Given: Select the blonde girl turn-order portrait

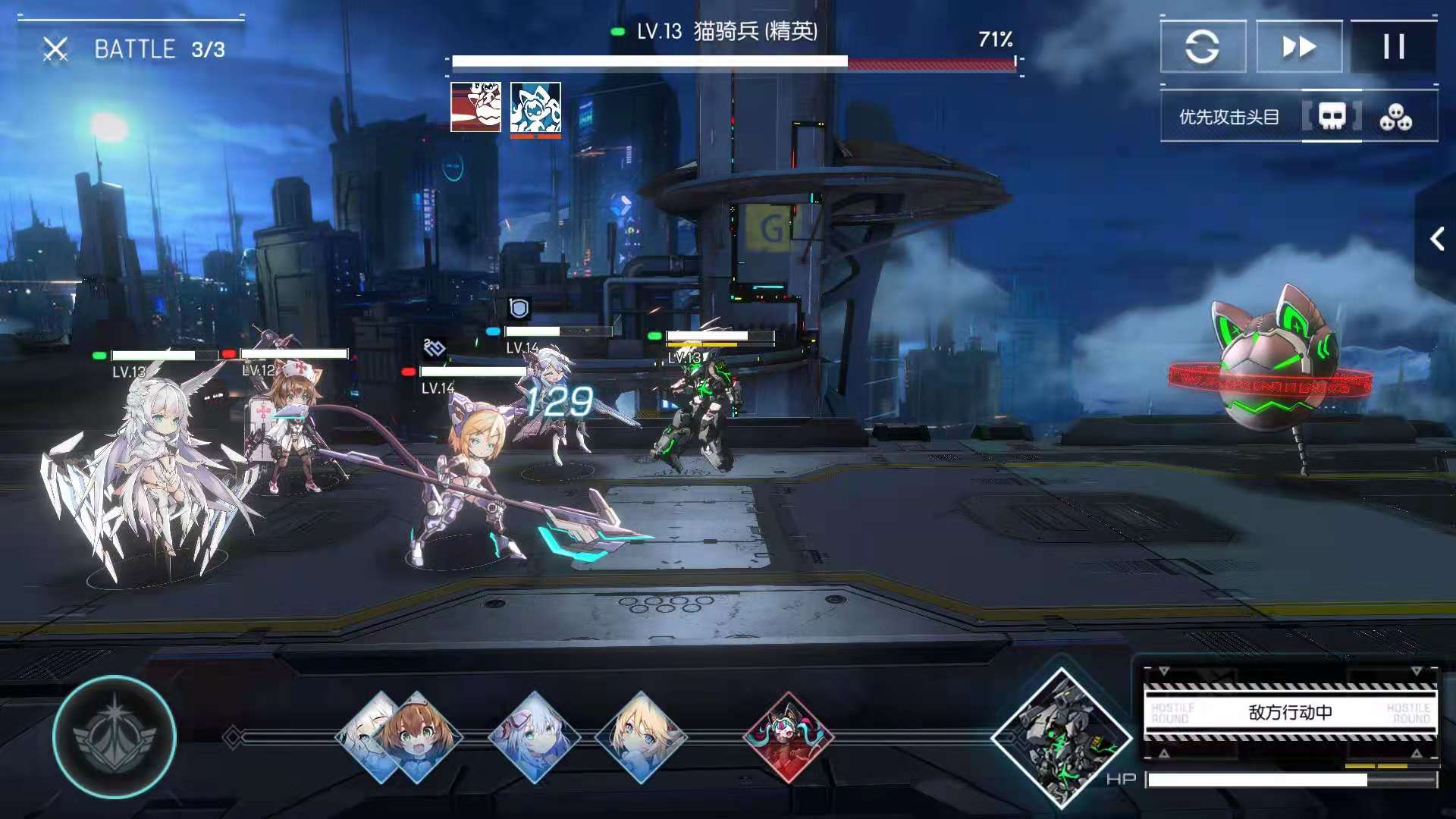Looking at the screenshot, I should pyautogui.click(x=641, y=737).
